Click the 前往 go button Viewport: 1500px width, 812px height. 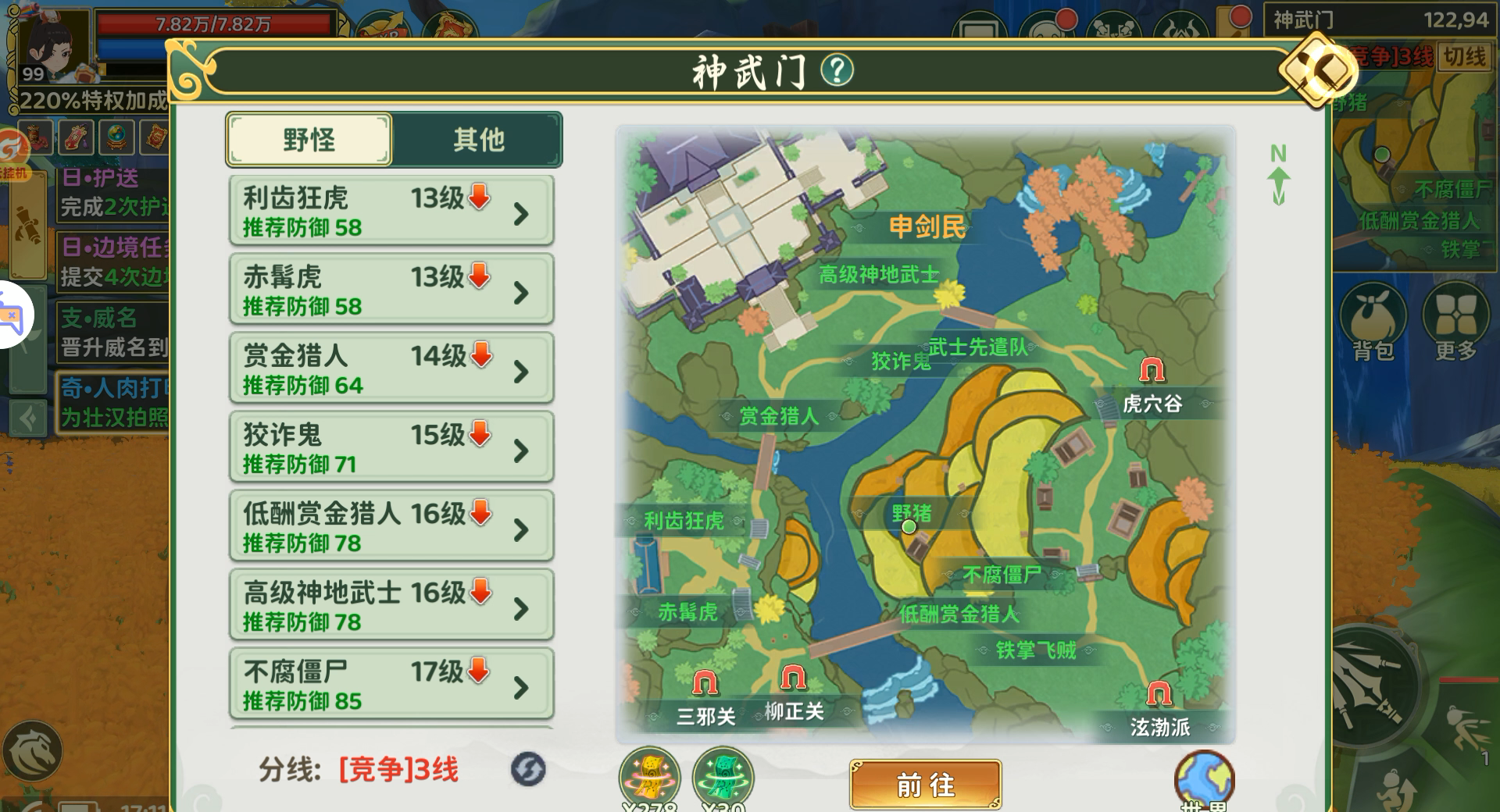(925, 784)
